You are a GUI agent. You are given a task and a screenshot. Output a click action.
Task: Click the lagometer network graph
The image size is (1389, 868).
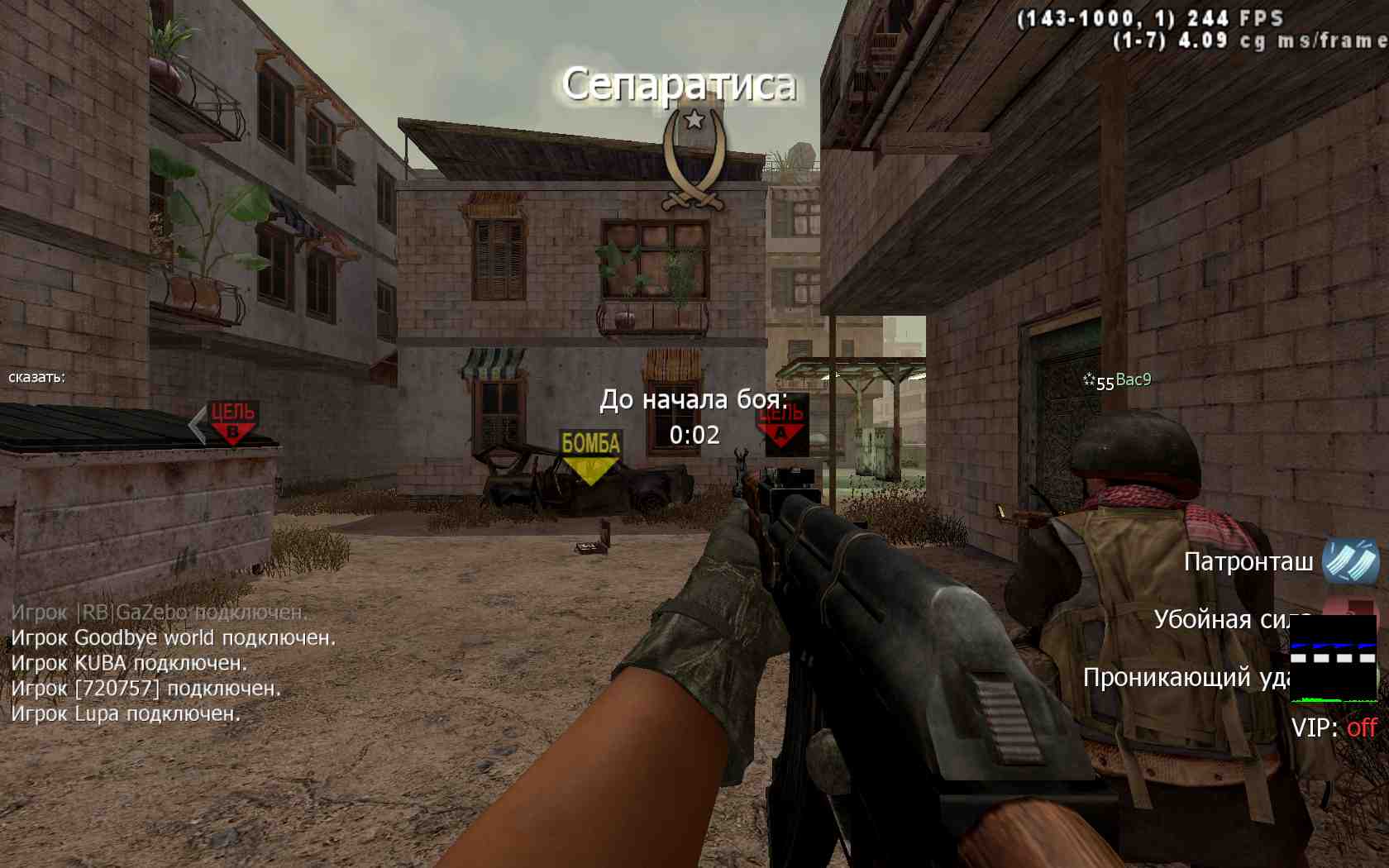tap(1333, 659)
